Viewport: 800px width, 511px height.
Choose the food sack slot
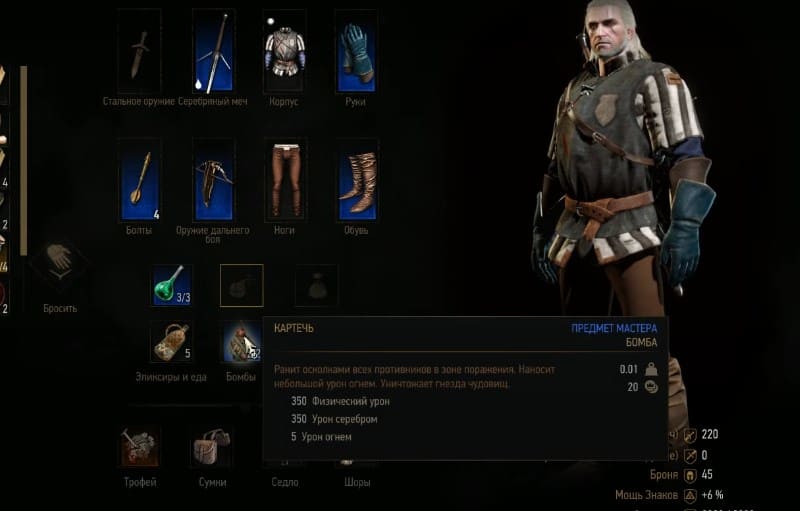pyautogui.click(x=171, y=342)
